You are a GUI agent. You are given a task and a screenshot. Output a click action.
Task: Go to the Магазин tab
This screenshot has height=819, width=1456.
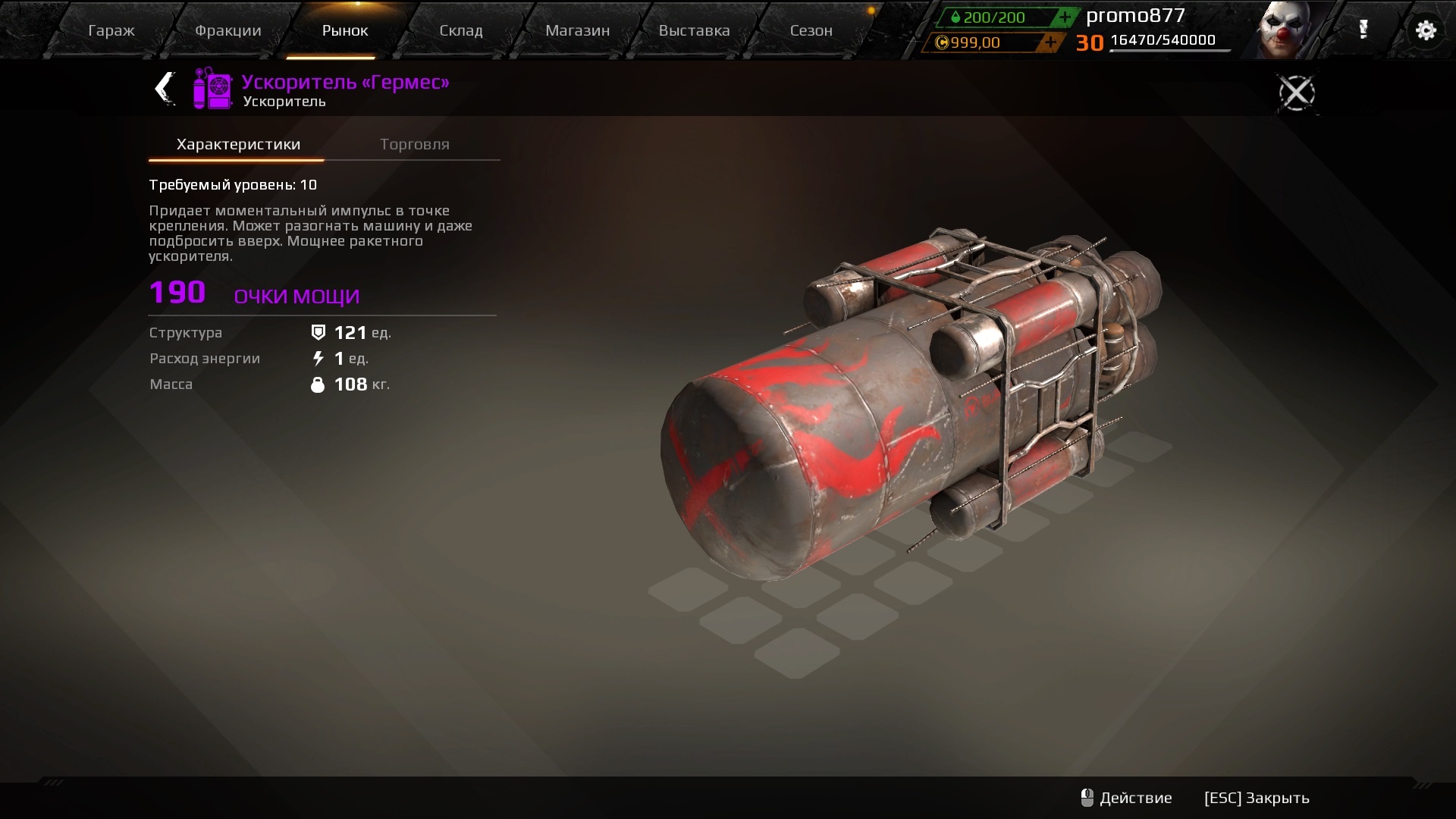[577, 31]
